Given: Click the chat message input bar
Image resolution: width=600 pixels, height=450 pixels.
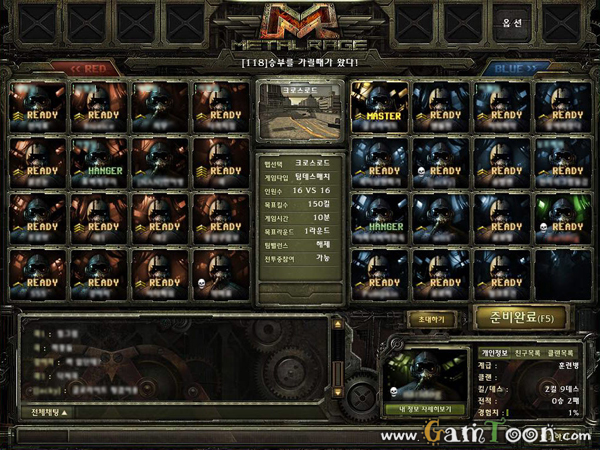Looking at the screenshot, I should 200,433.
